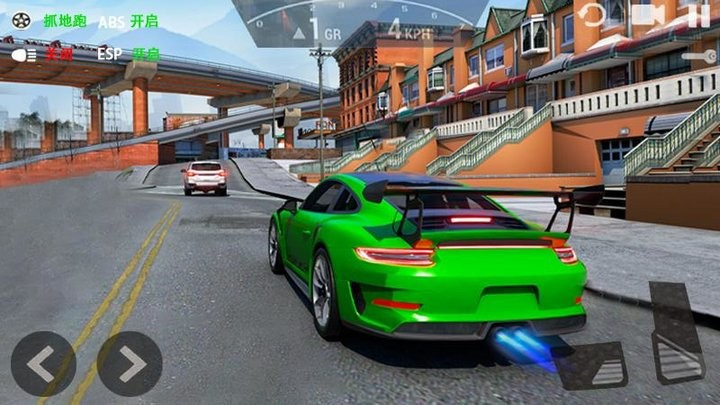This screenshot has width=720, height=405.
Task: Reset the car with the circular arrow
Action: pyautogui.click(x=593, y=15)
